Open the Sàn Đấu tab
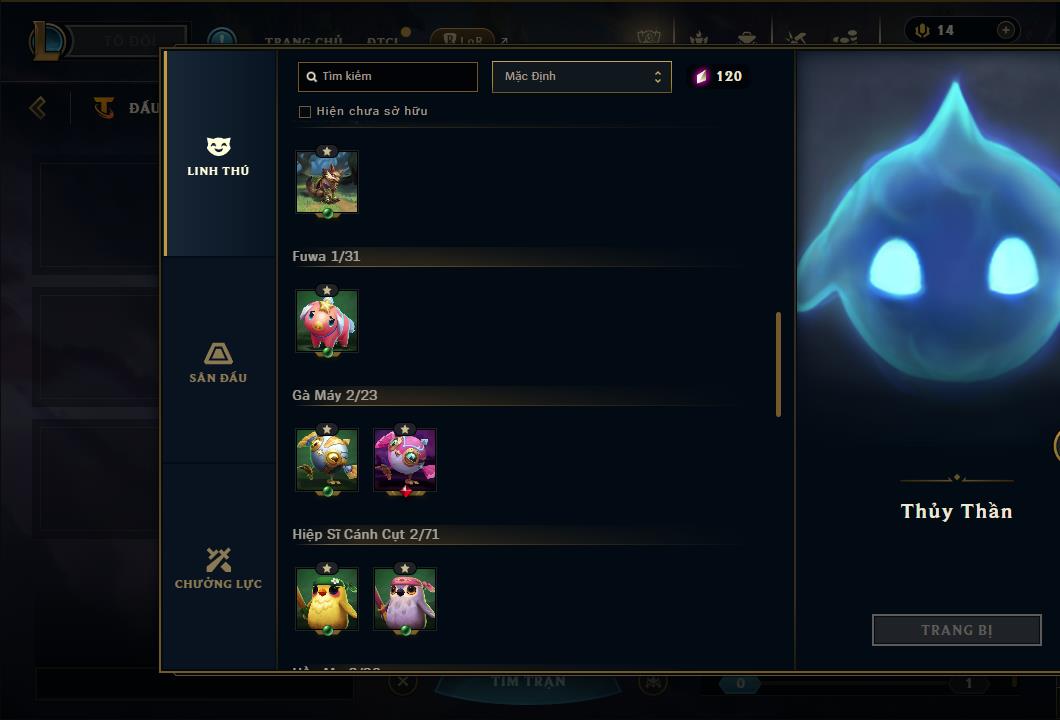This screenshot has height=720, width=1060. pos(218,363)
